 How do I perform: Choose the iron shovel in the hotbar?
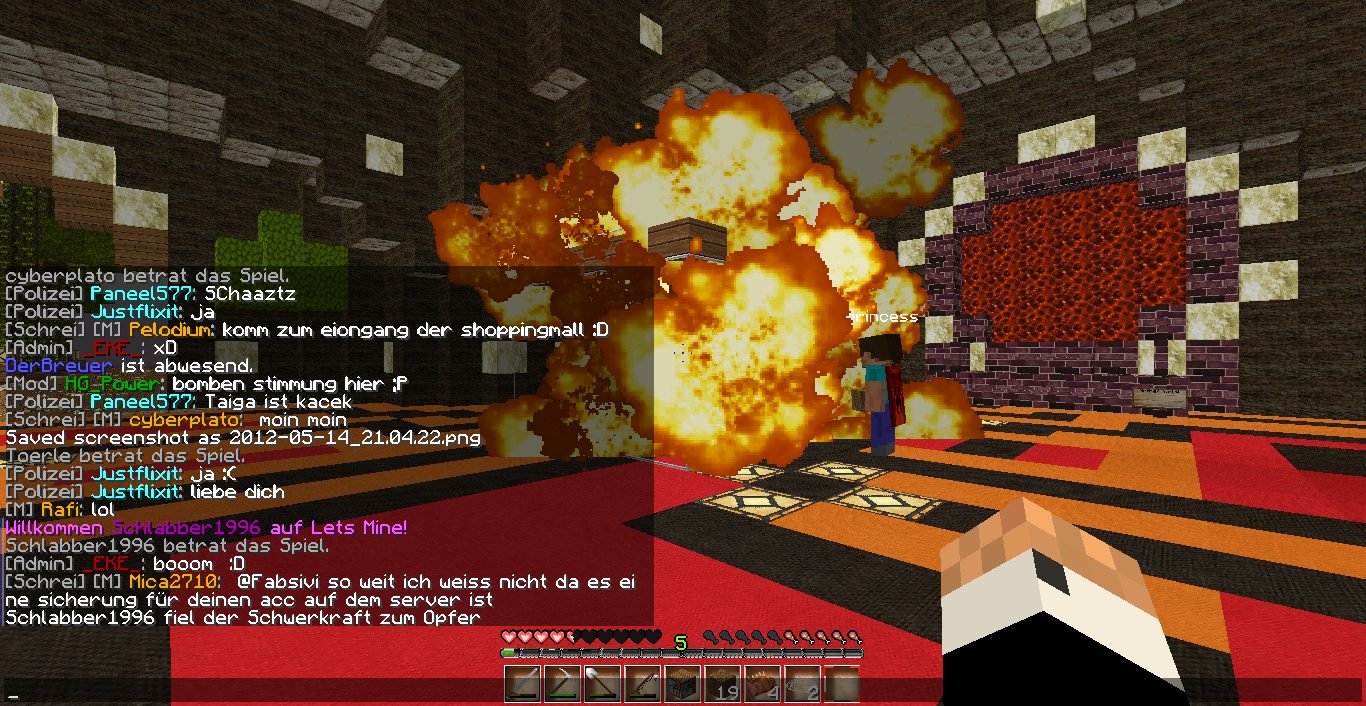click(602, 685)
